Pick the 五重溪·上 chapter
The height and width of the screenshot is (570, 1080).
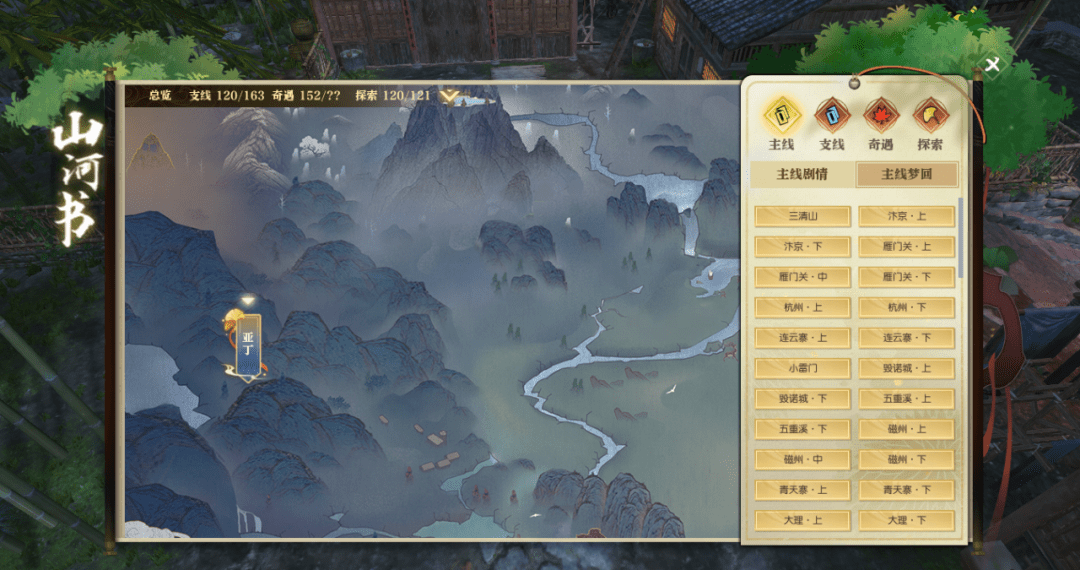coord(907,399)
